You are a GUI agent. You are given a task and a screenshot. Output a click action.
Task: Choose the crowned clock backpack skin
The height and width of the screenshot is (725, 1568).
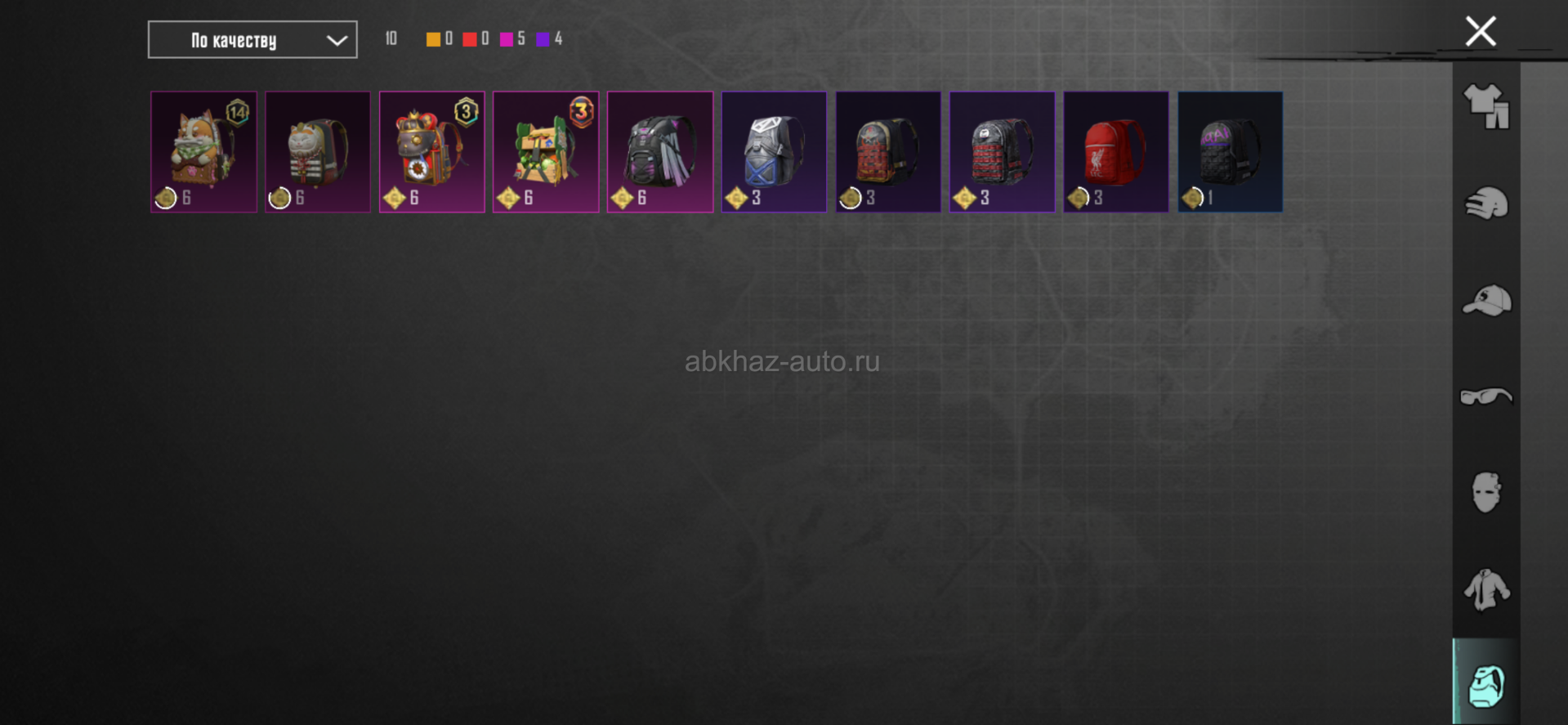coord(431,152)
